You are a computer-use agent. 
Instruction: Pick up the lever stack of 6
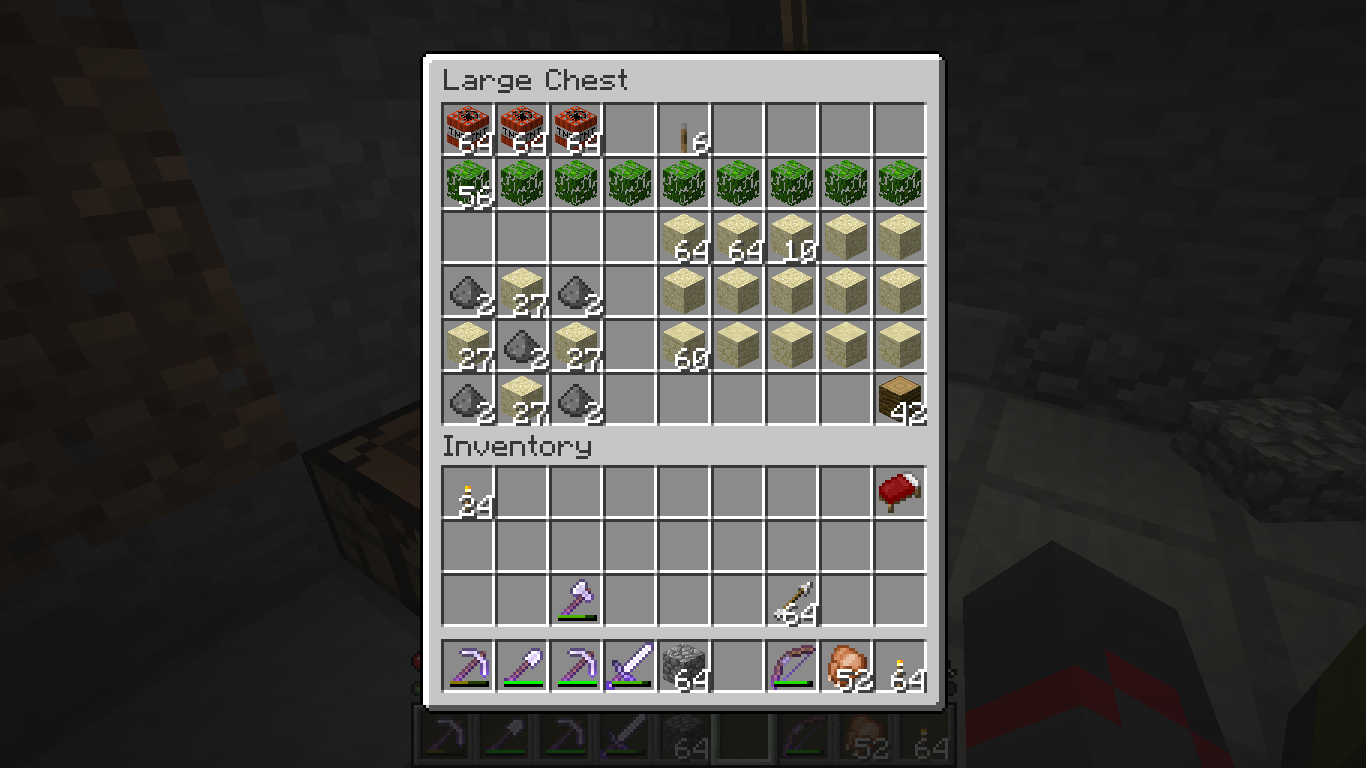tap(684, 130)
